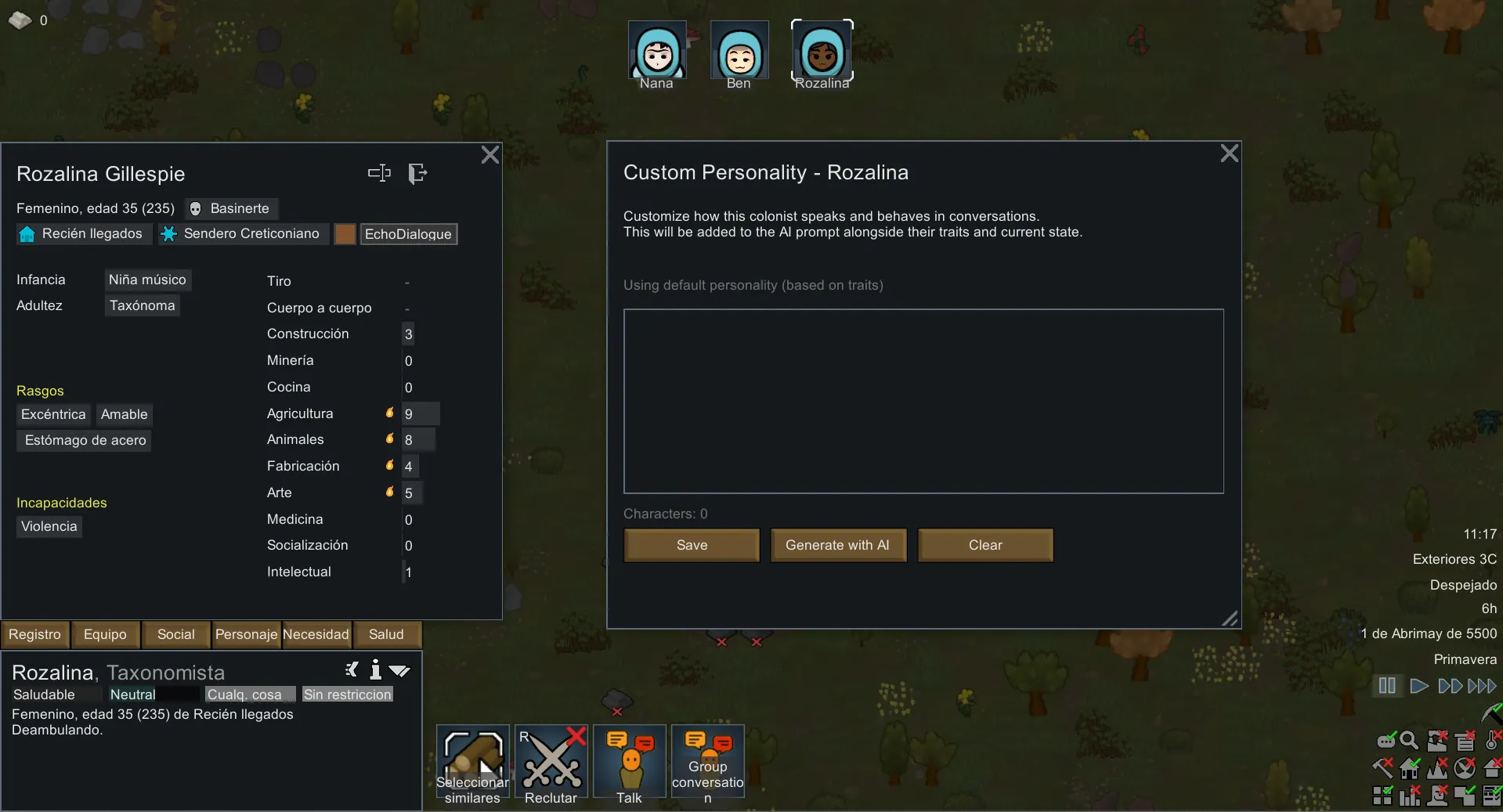This screenshot has width=1503, height=812.
Task: Switch to the Equipo tab
Action: (105, 634)
